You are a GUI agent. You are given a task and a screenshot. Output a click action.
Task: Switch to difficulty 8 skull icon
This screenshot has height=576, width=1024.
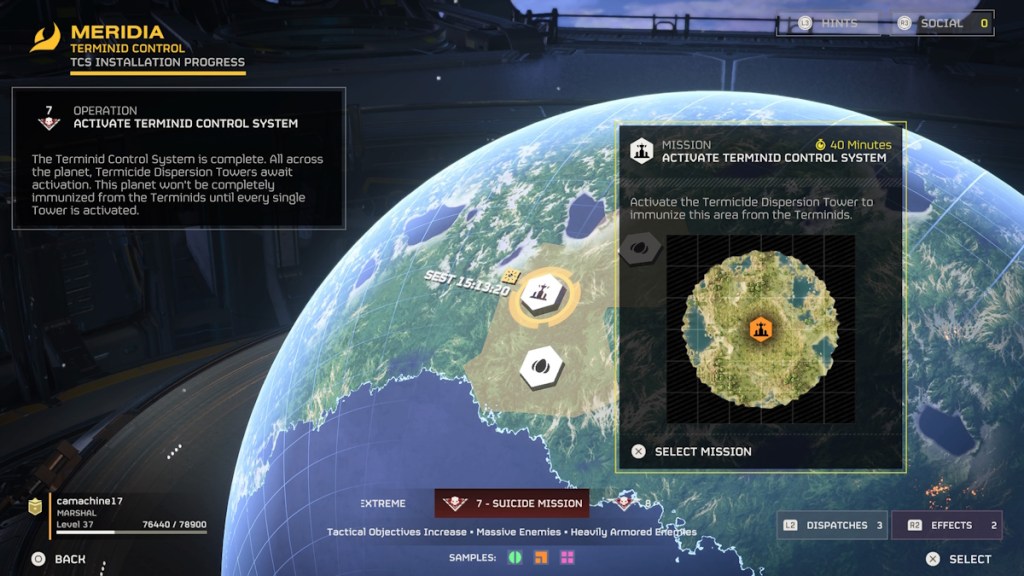click(627, 502)
